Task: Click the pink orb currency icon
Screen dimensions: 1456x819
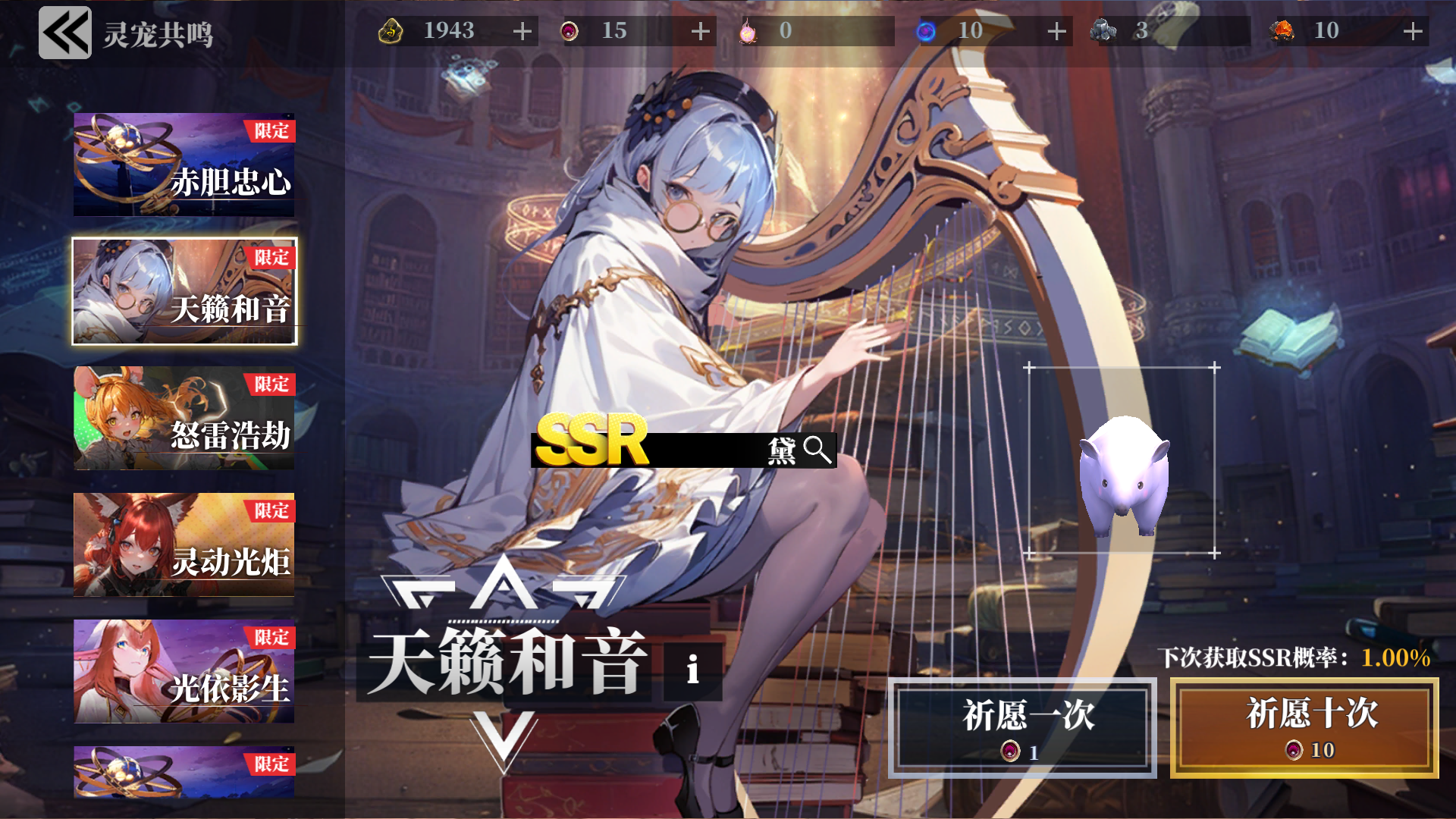Action: coord(749,31)
